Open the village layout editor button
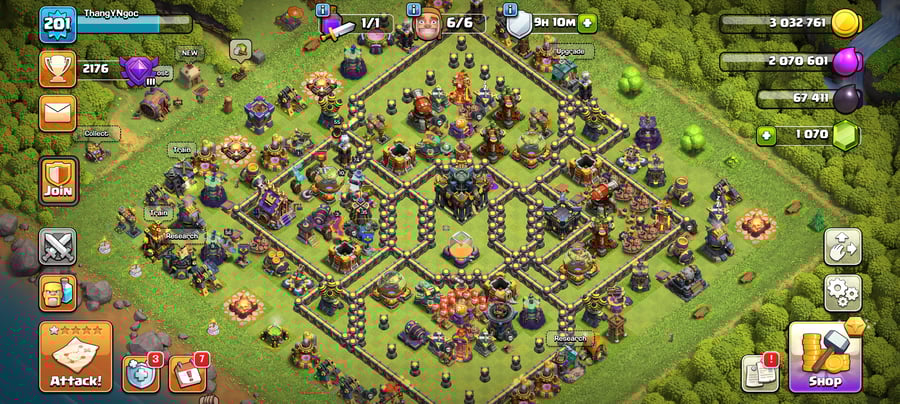The image size is (900, 404). tap(842, 248)
